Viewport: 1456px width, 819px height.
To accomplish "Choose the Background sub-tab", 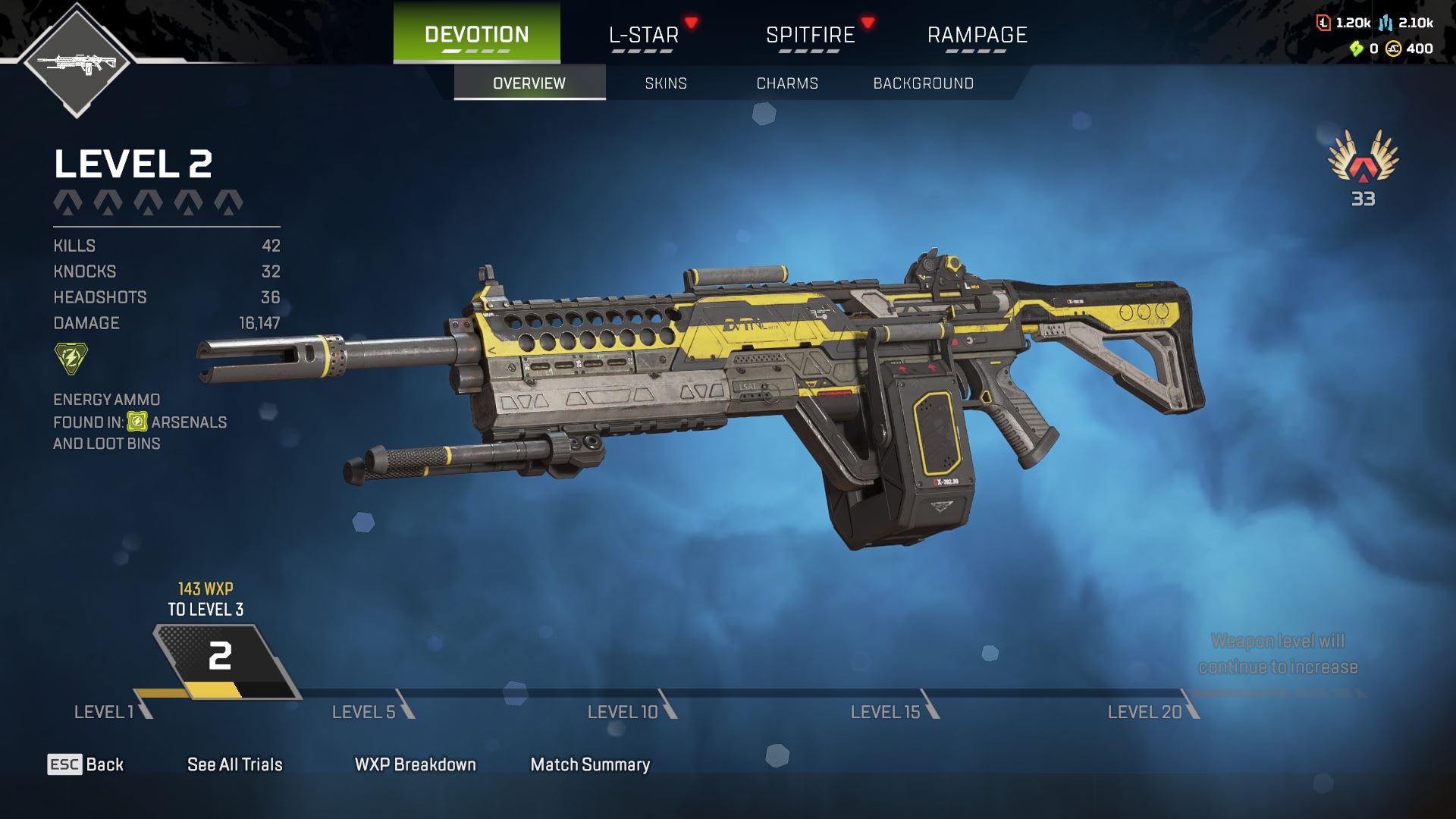I will click(x=923, y=83).
